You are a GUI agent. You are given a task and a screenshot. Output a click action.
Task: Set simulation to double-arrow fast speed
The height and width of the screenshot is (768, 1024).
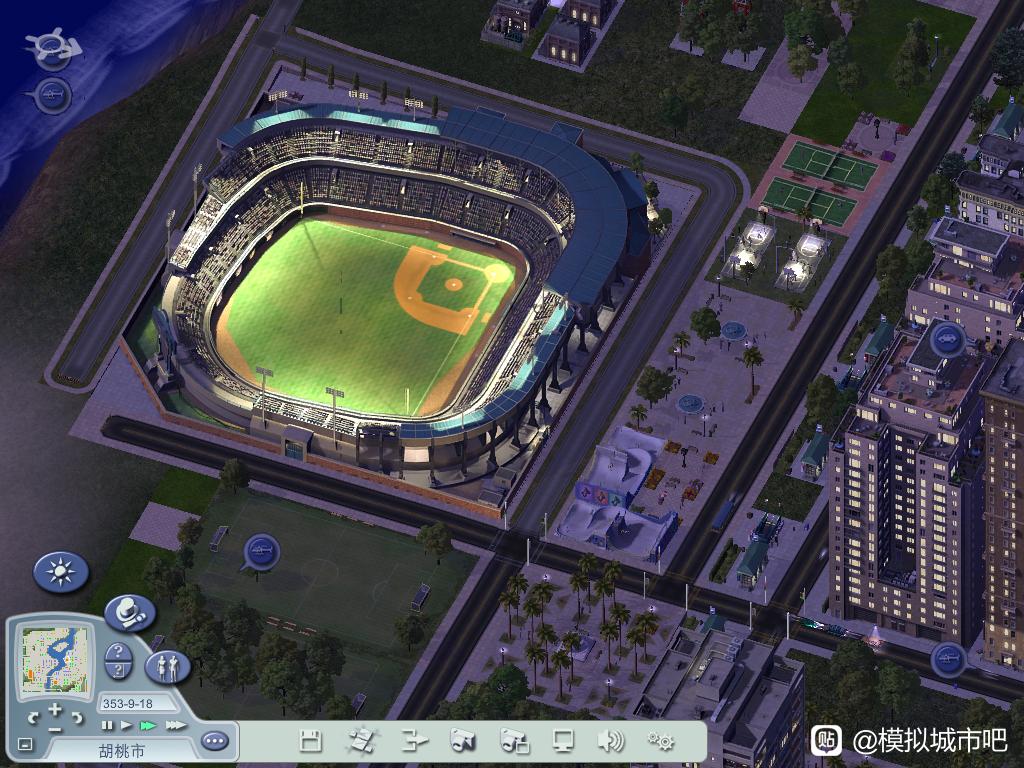point(148,725)
